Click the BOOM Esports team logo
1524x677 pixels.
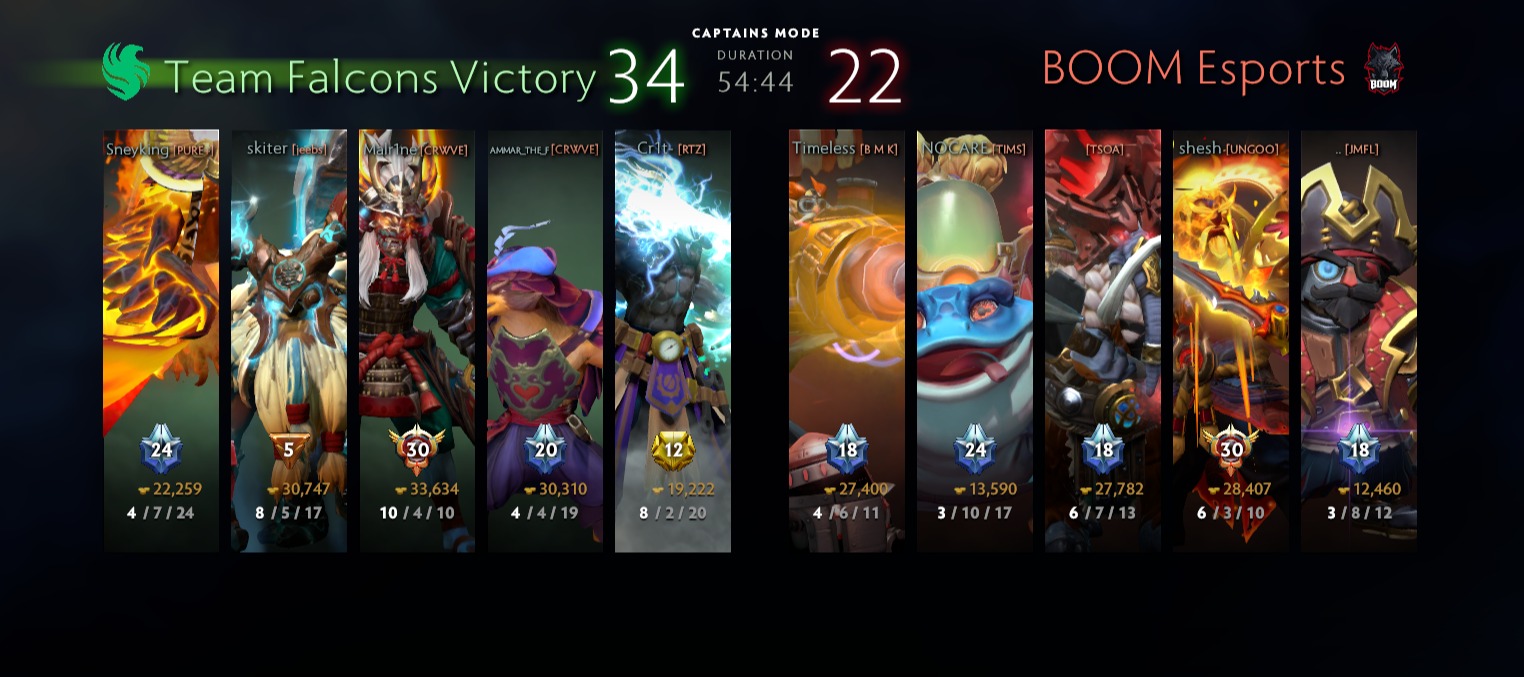pos(1384,70)
